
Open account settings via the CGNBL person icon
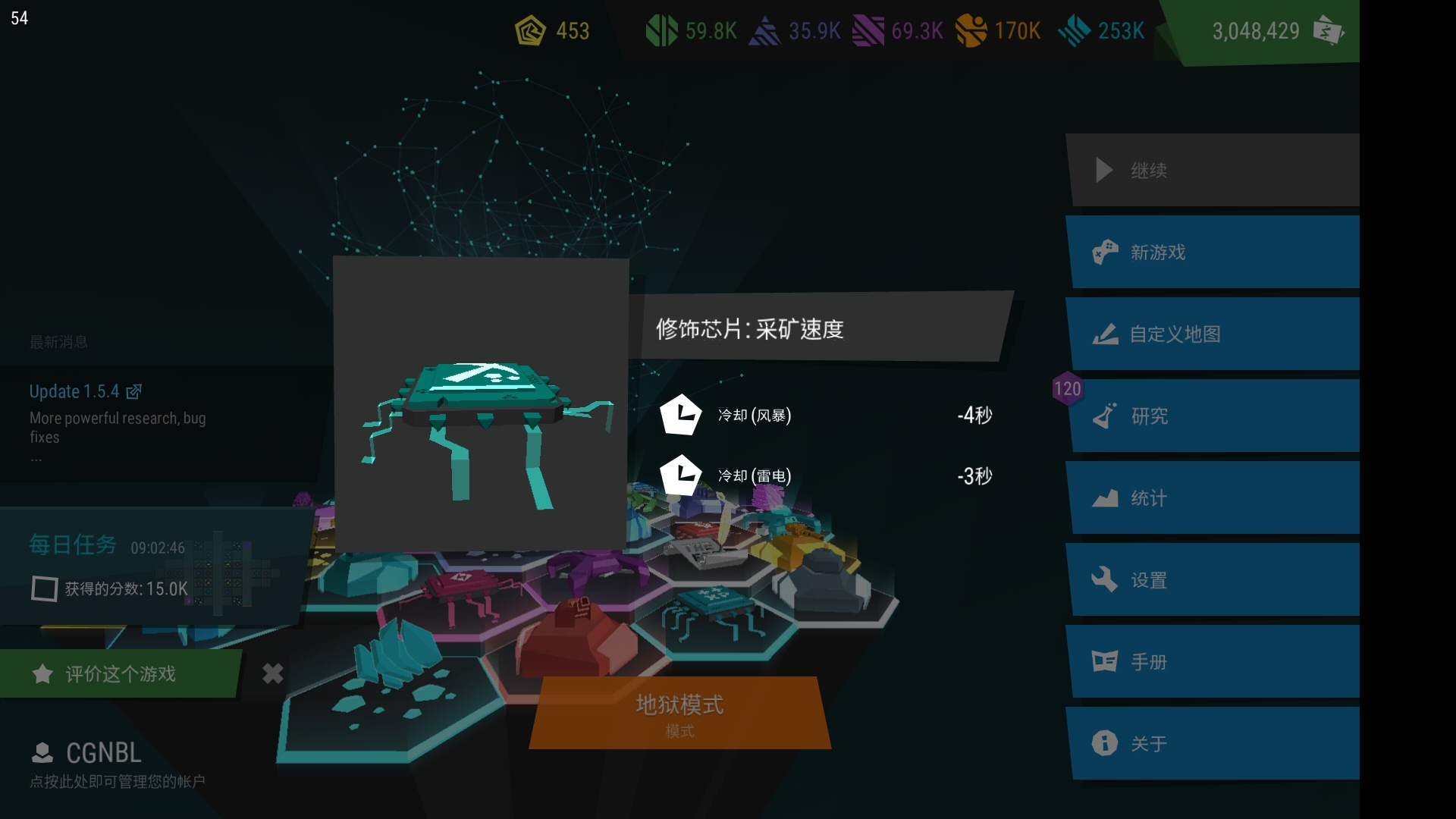click(42, 752)
